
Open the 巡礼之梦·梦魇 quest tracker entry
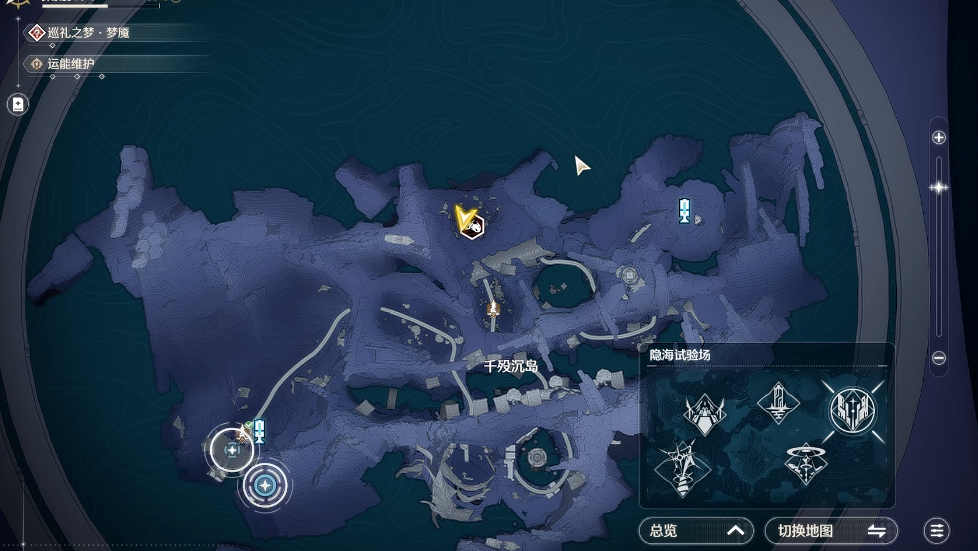click(x=88, y=33)
